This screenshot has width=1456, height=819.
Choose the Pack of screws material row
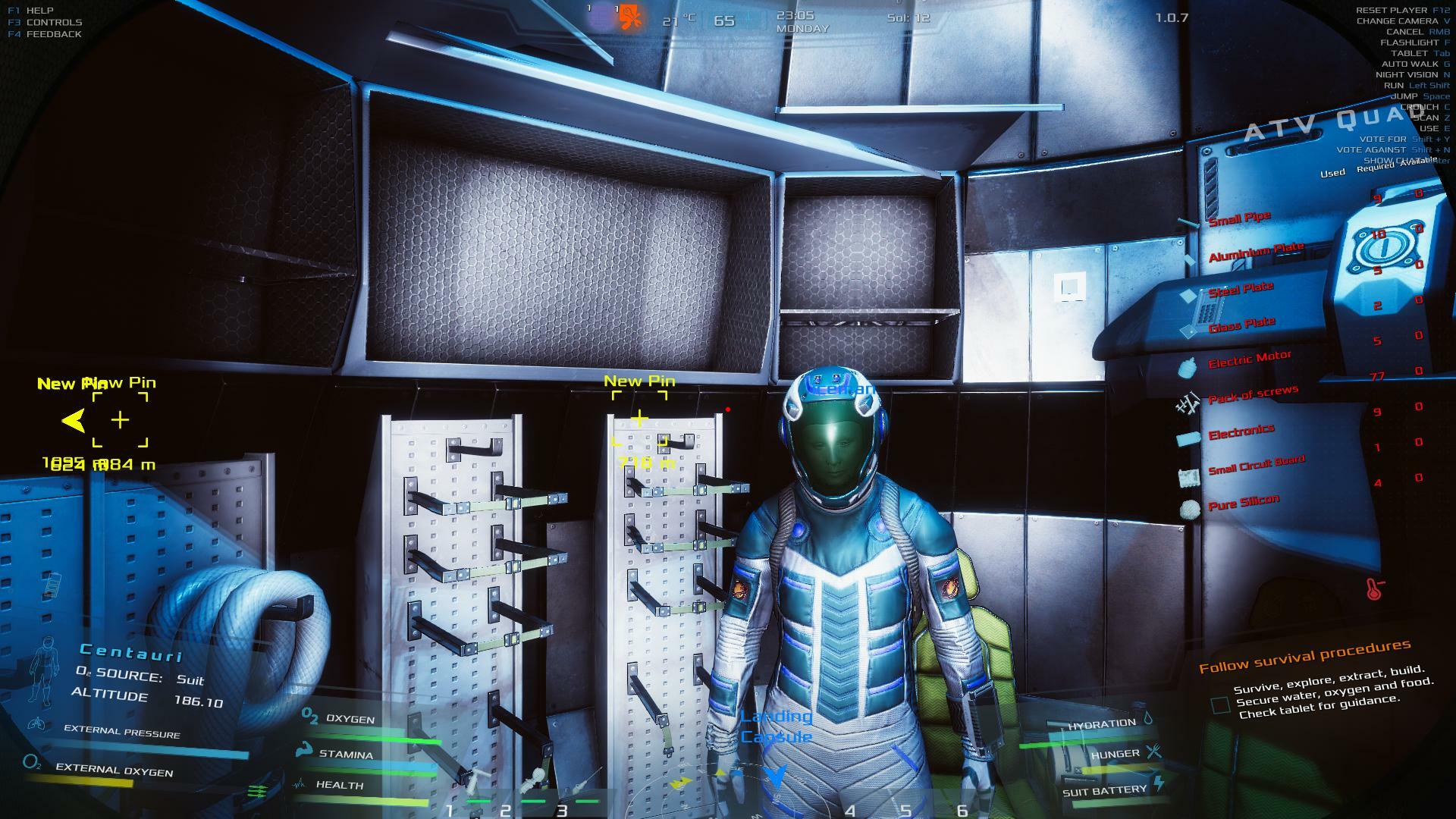click(x=1253, y=394)
